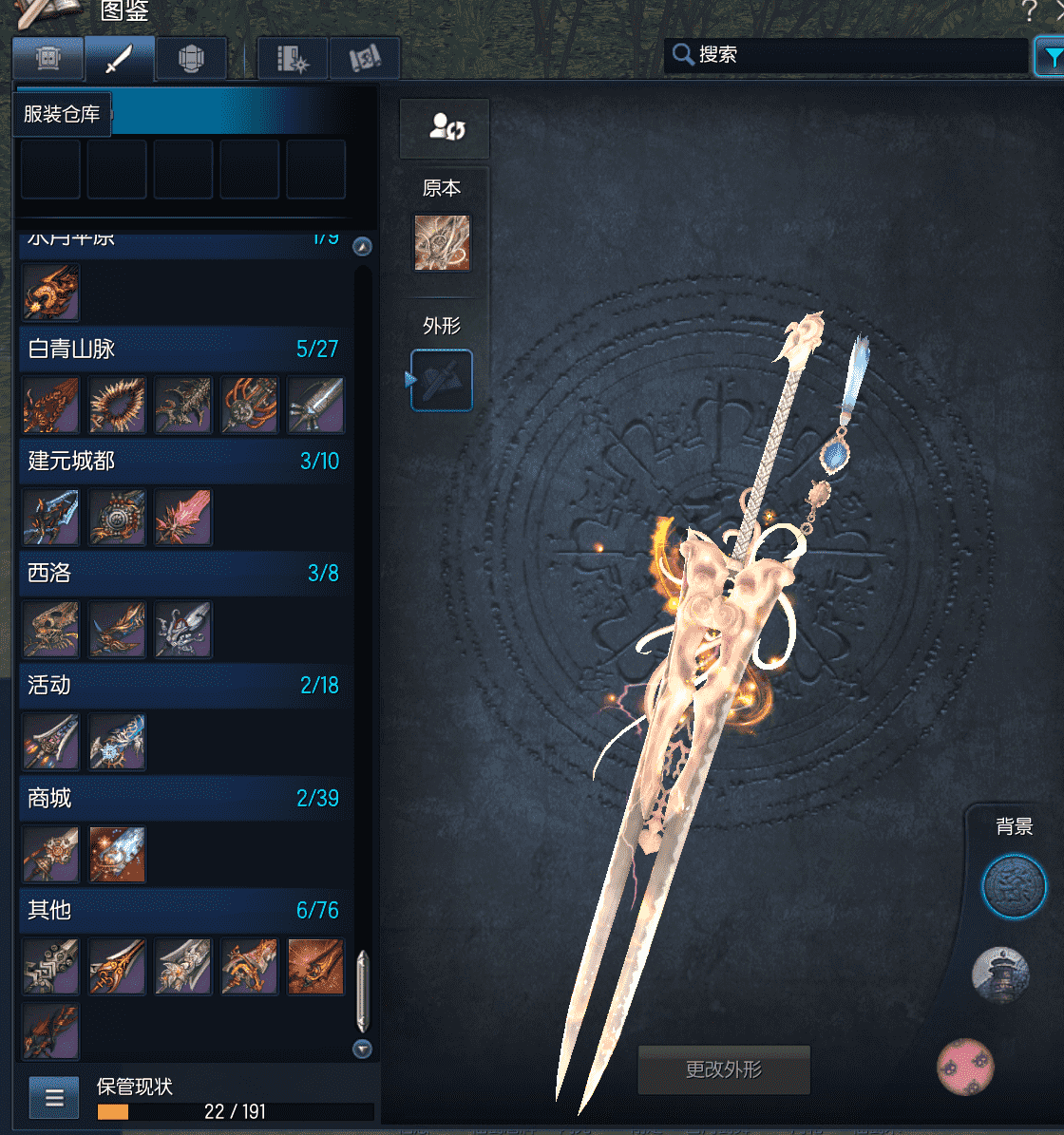Toggle the character swap preview button

(445, 128)
